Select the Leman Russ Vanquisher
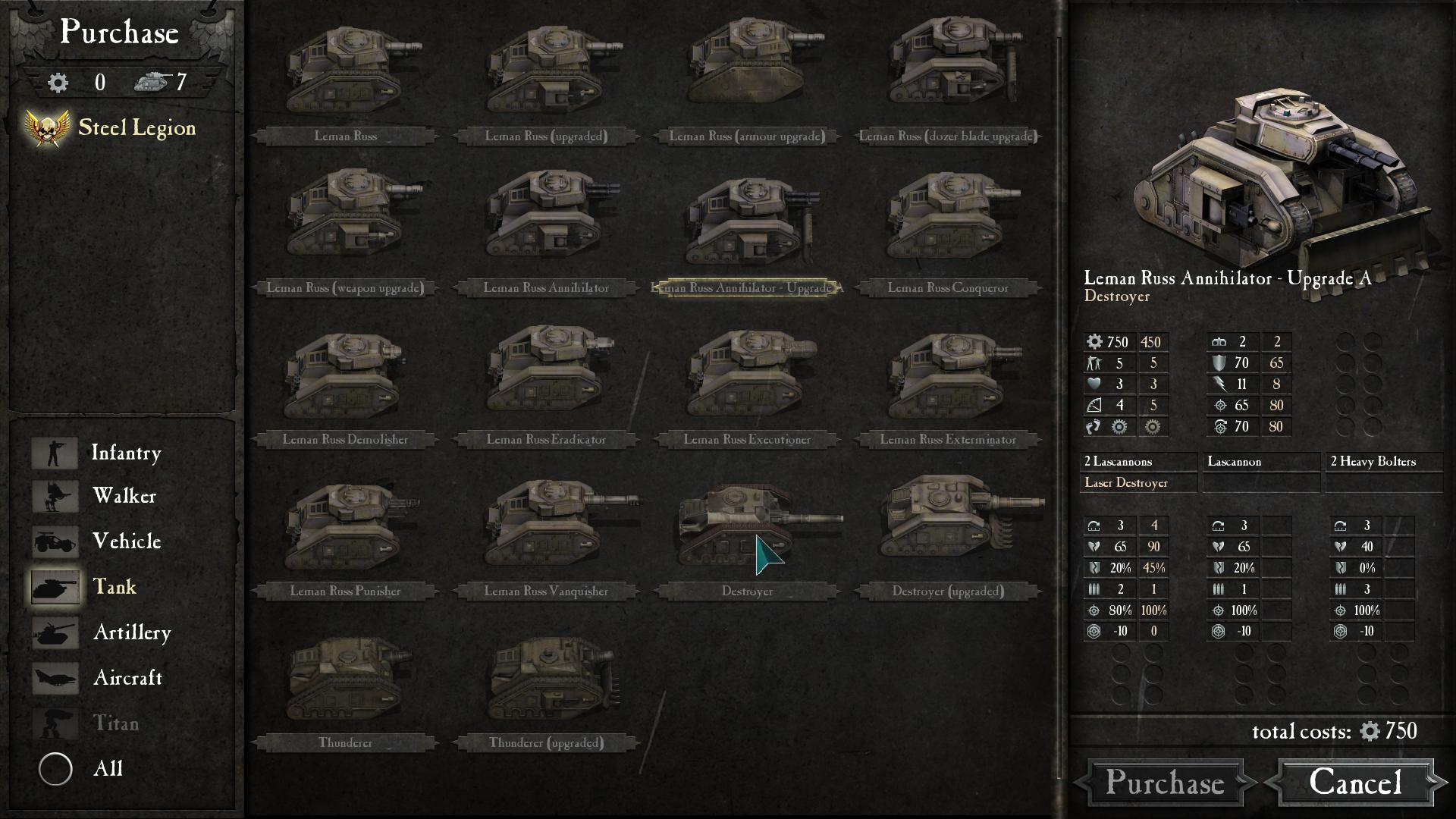The height and width of the screenshot is (819, 1456). 547,531
